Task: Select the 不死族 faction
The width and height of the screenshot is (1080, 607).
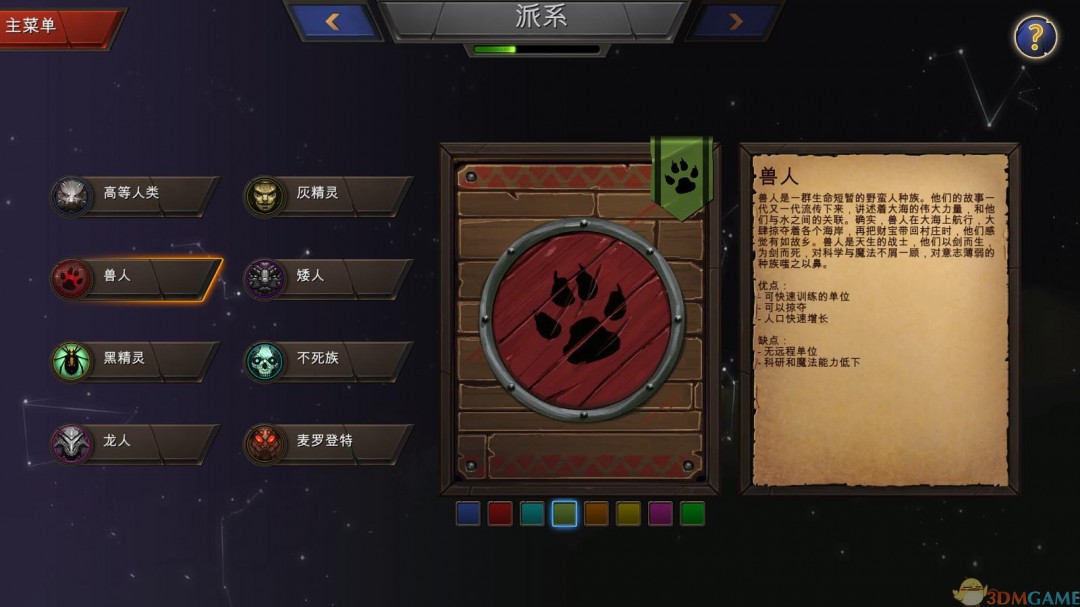Action: (328, 359)
